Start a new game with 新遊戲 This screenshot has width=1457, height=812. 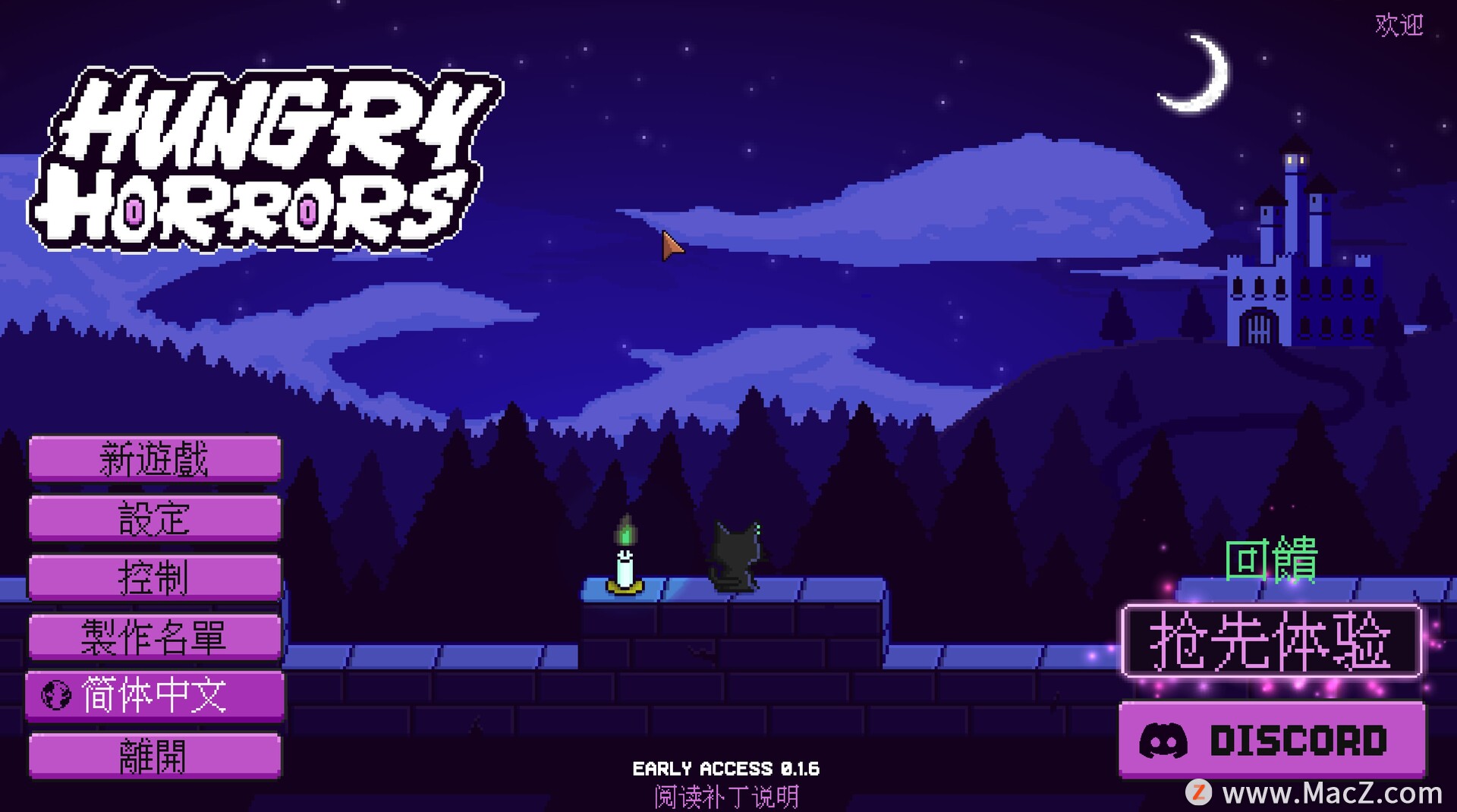pyautogui.click(x=155, y=458)
